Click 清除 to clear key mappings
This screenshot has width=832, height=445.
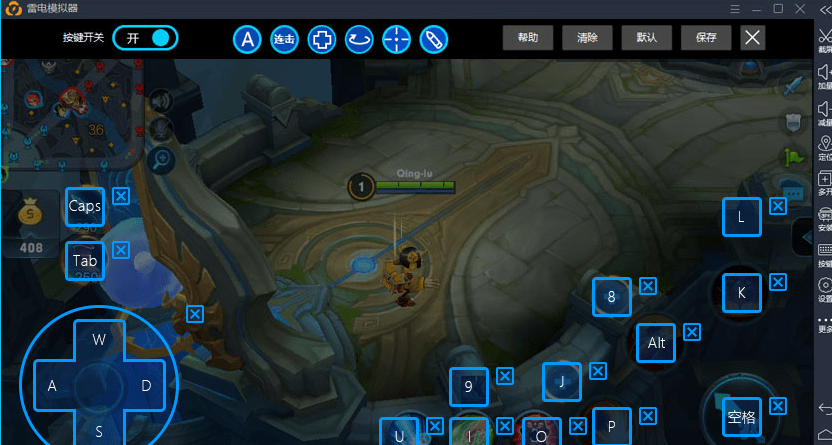point(587,39)
